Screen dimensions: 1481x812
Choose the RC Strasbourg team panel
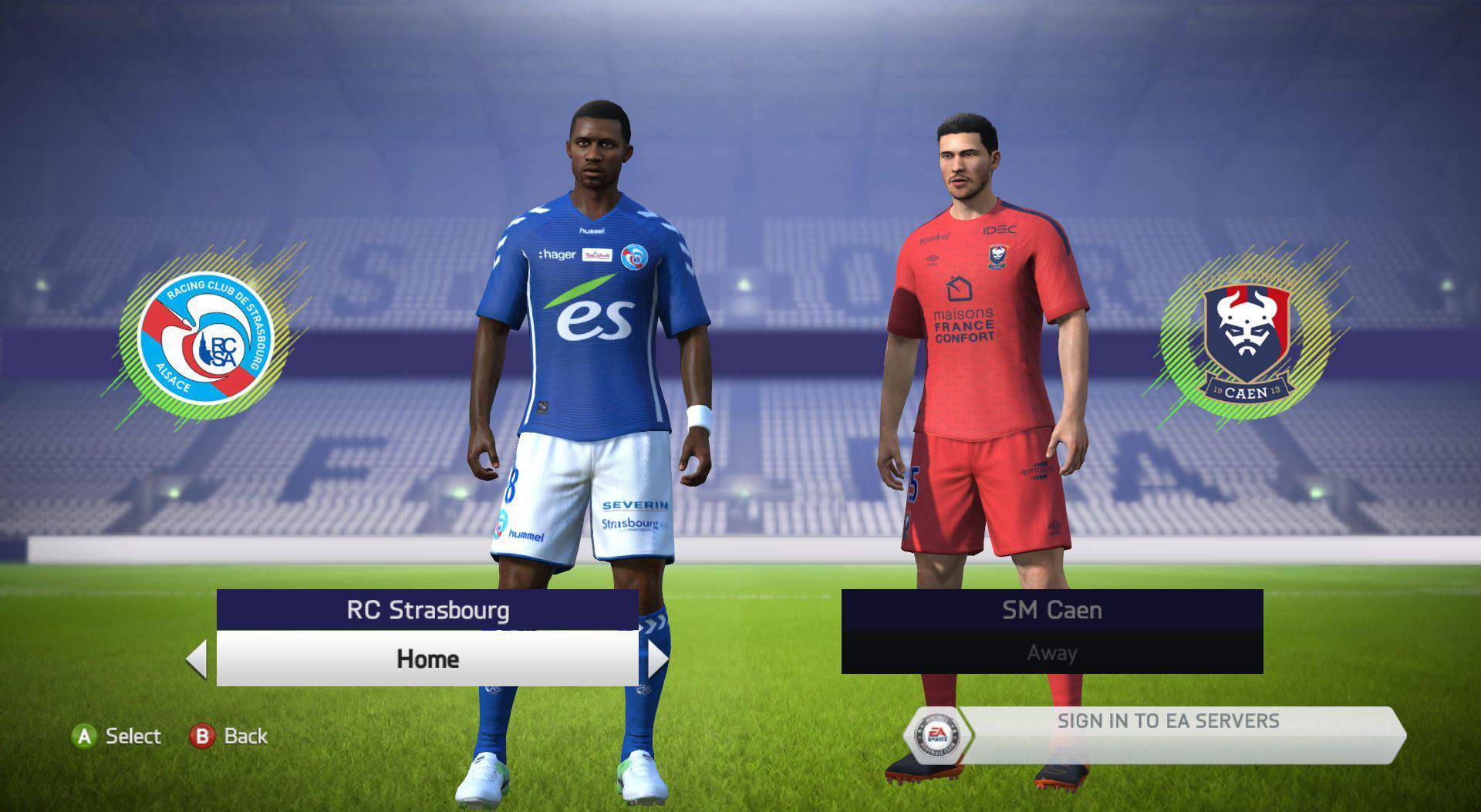427,610
